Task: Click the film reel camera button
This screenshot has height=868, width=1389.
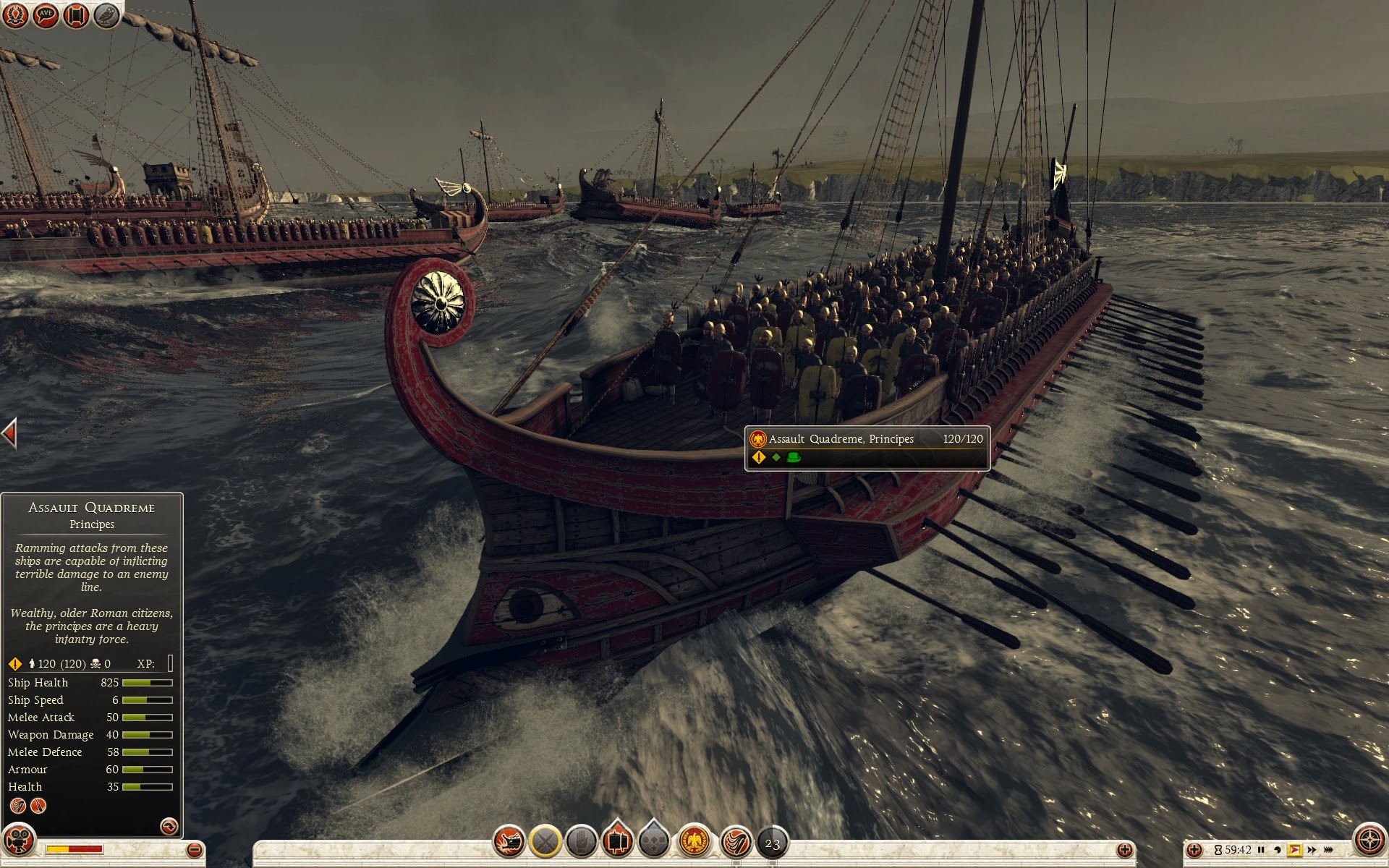Action: 17,842
